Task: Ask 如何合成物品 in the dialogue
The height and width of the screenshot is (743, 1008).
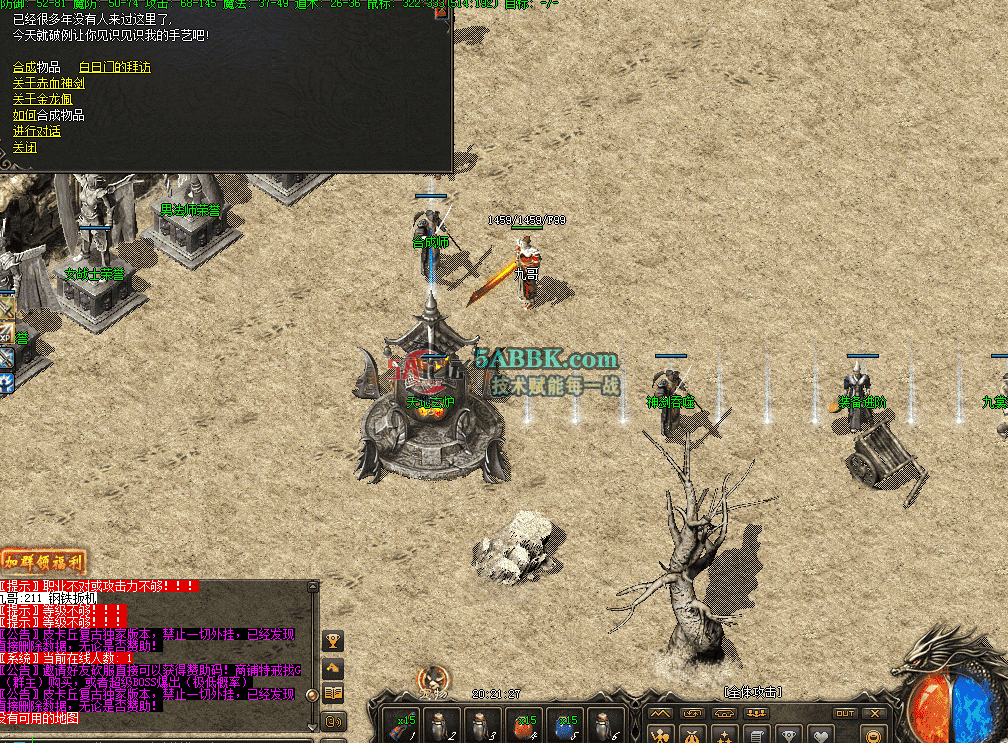Action: tap(48, 115)
